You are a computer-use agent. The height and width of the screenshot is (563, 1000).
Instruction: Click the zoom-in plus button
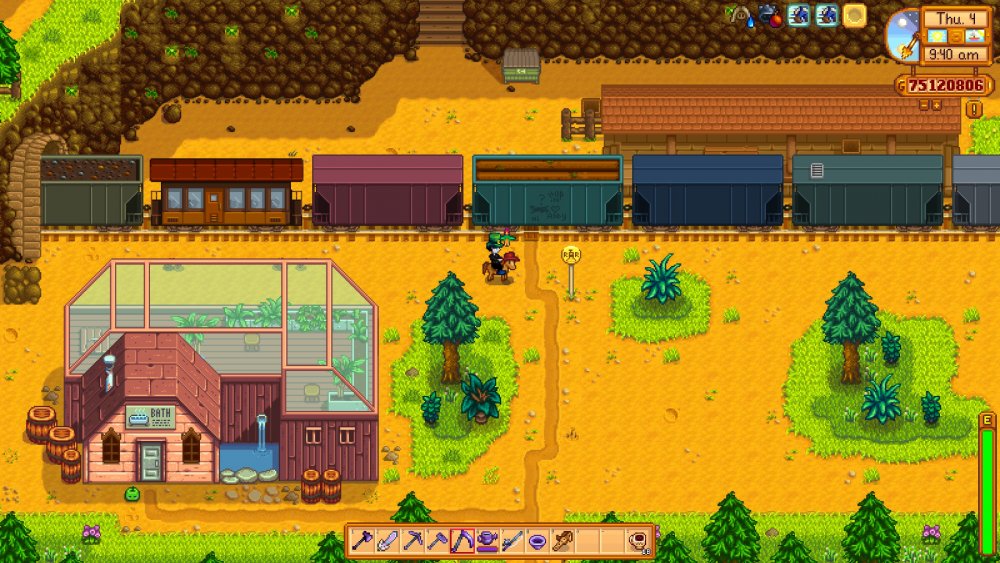click(937, 104)
